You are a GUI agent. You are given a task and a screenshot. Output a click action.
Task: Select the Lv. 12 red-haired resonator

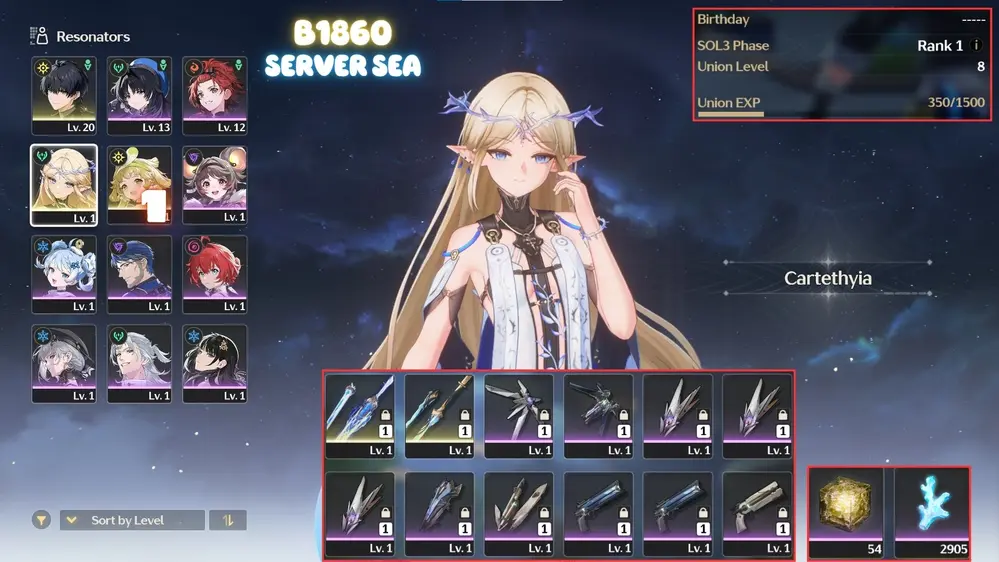[214, 95]
